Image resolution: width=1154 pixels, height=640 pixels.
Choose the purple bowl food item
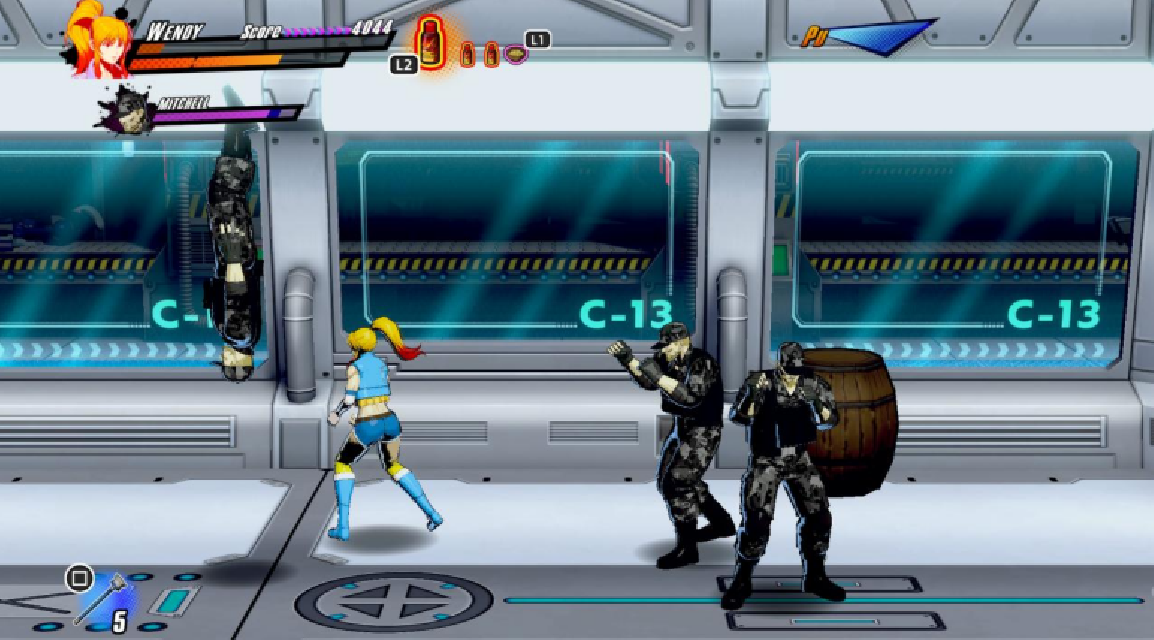coord(515,54)
